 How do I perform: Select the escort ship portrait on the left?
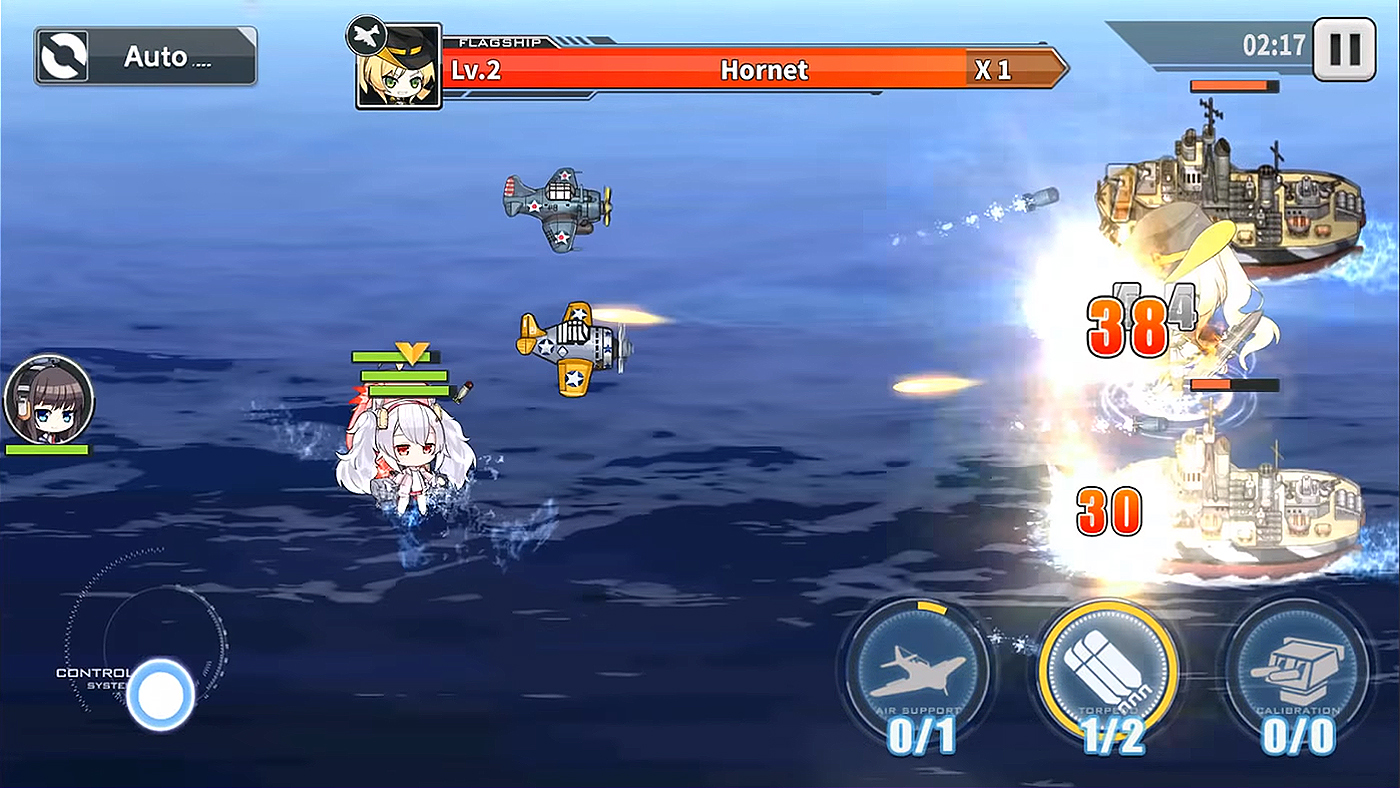pyautogui.click(x=47, y=400)
